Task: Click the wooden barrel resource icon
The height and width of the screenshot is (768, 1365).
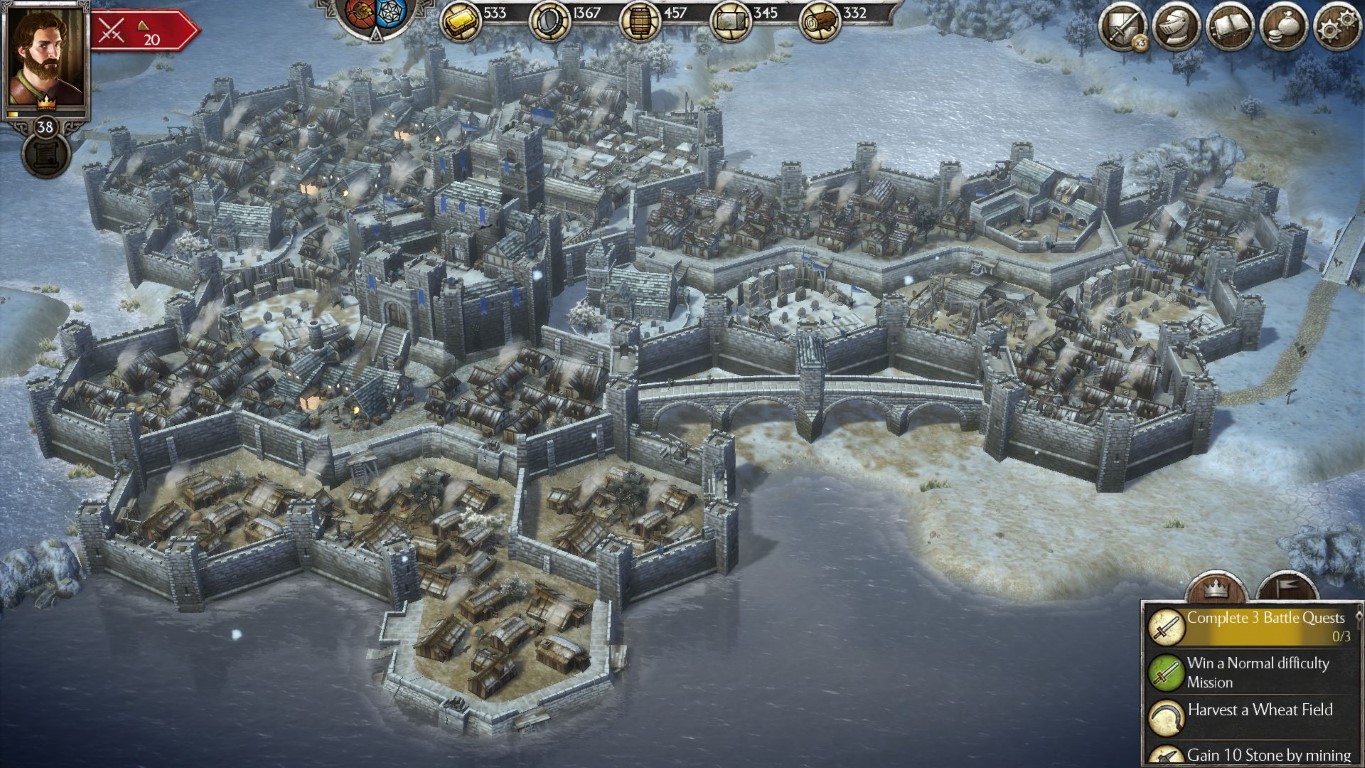Action: tap(640, 21)
